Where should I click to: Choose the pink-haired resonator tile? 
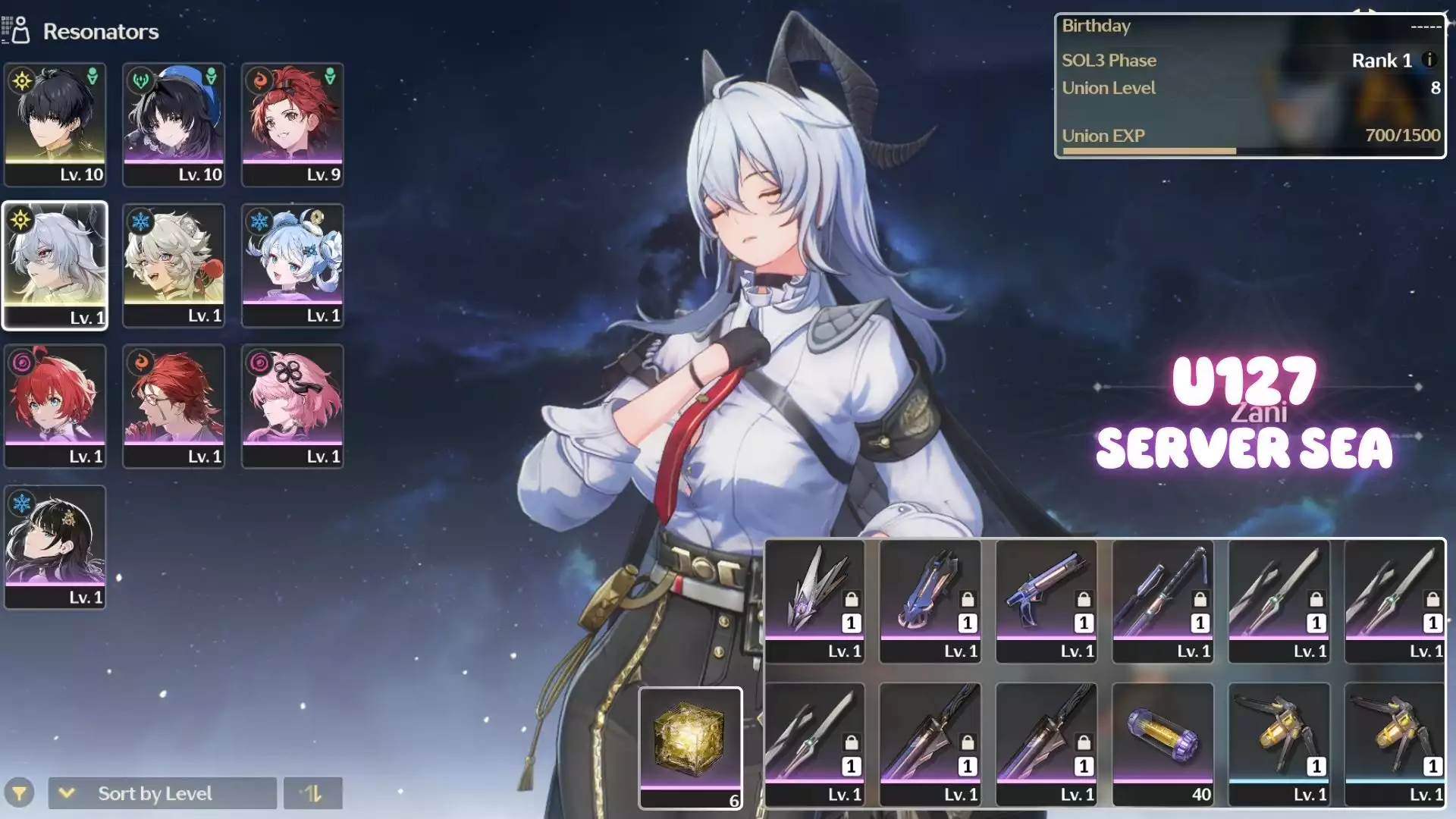[x=293, y=406]
